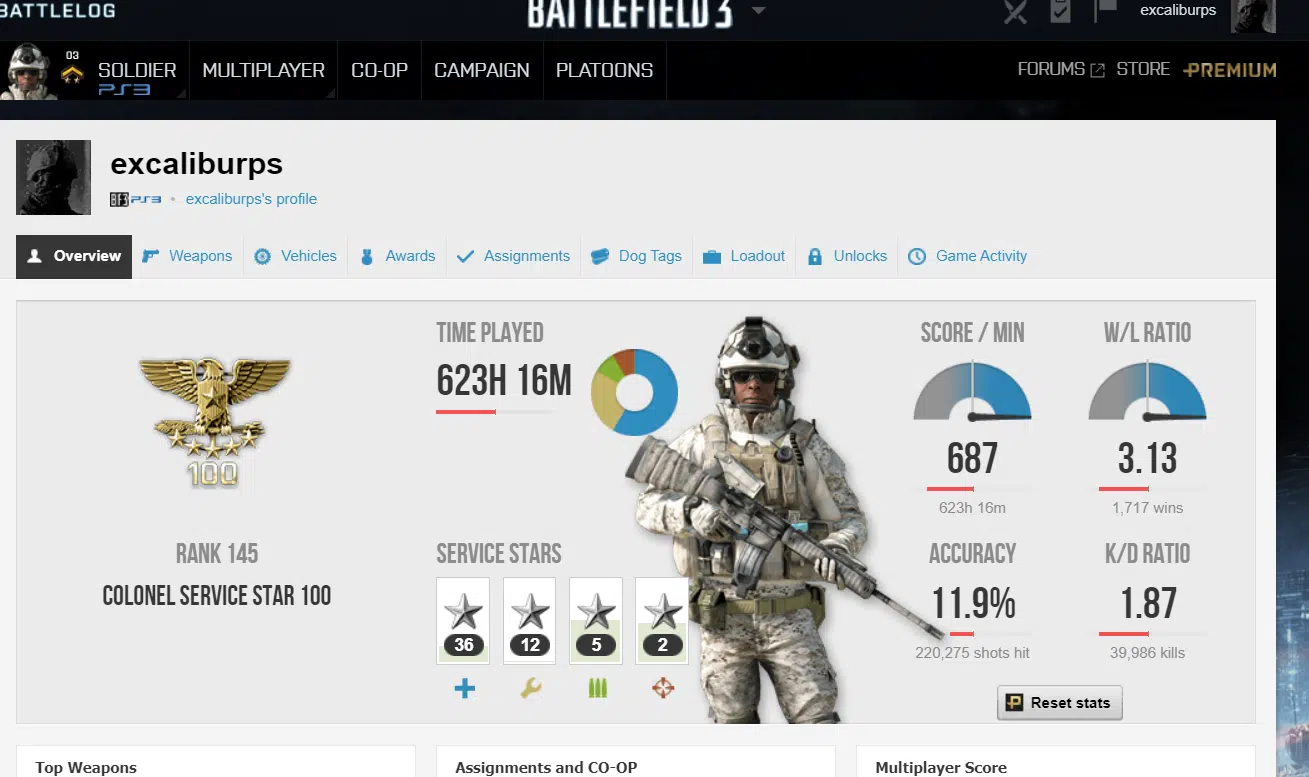Click the W/L ratio gauge meter
This screenshot has width=1309, height=777.
pos(1146,392)
